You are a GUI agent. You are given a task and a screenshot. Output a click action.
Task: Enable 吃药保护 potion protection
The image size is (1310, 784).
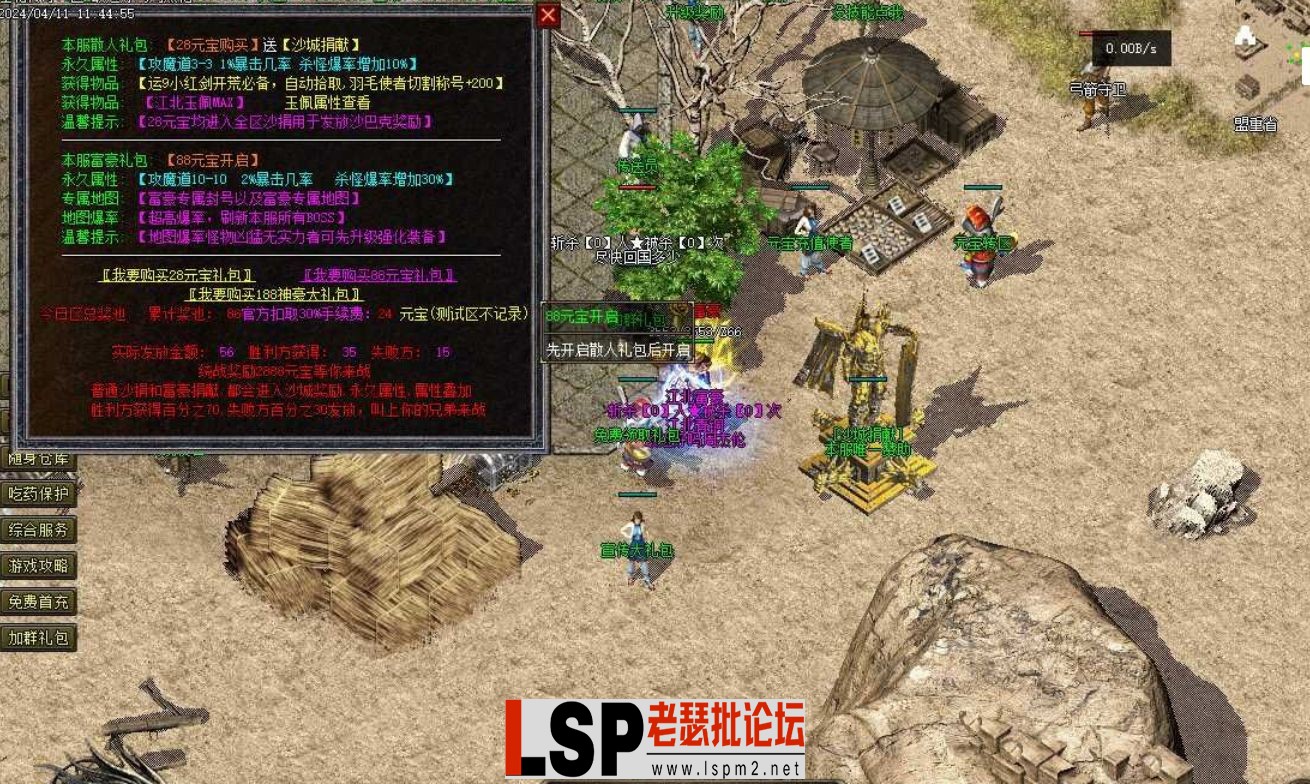[39, 493]
